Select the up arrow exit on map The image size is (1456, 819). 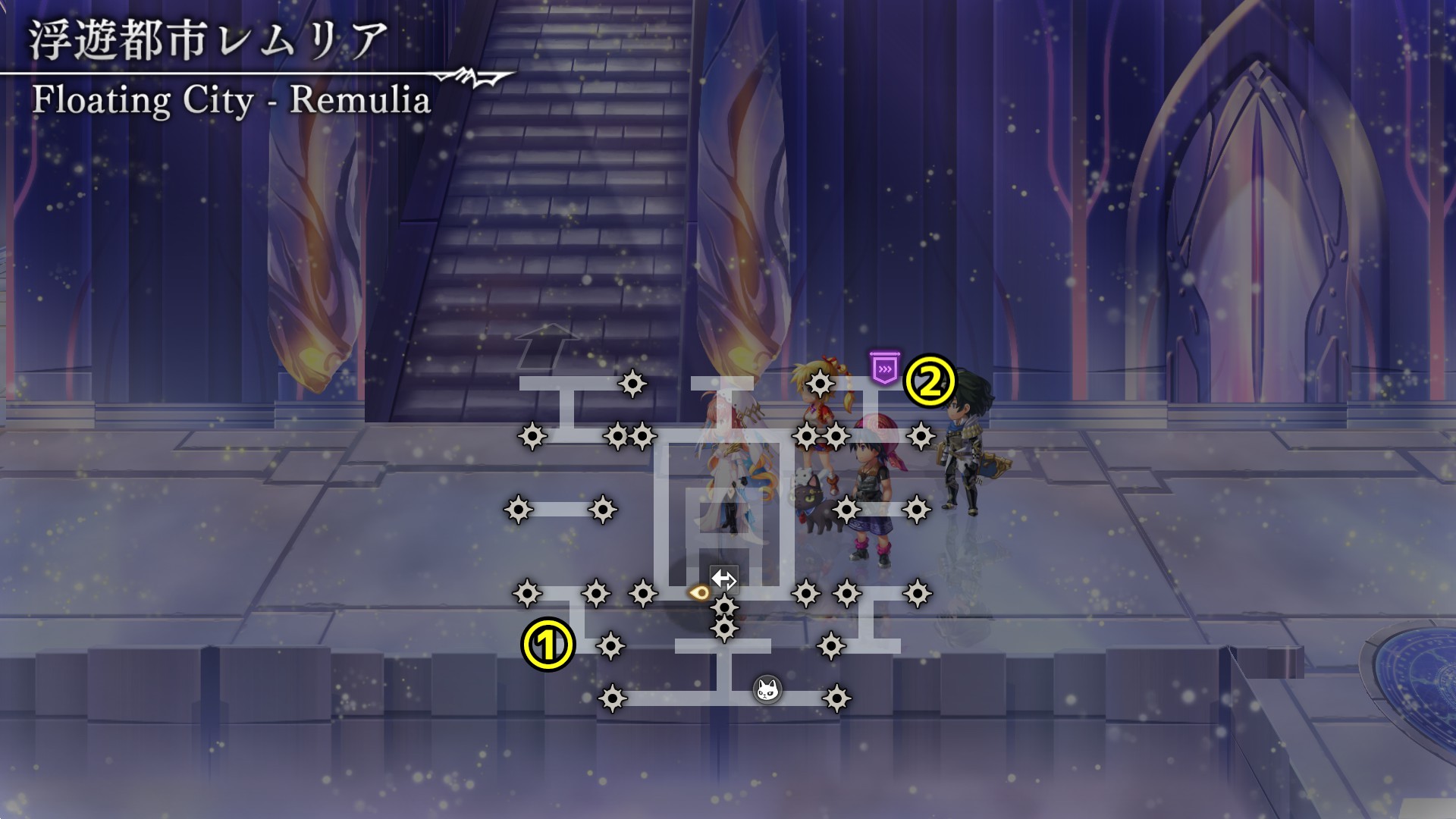pos(547,345)
